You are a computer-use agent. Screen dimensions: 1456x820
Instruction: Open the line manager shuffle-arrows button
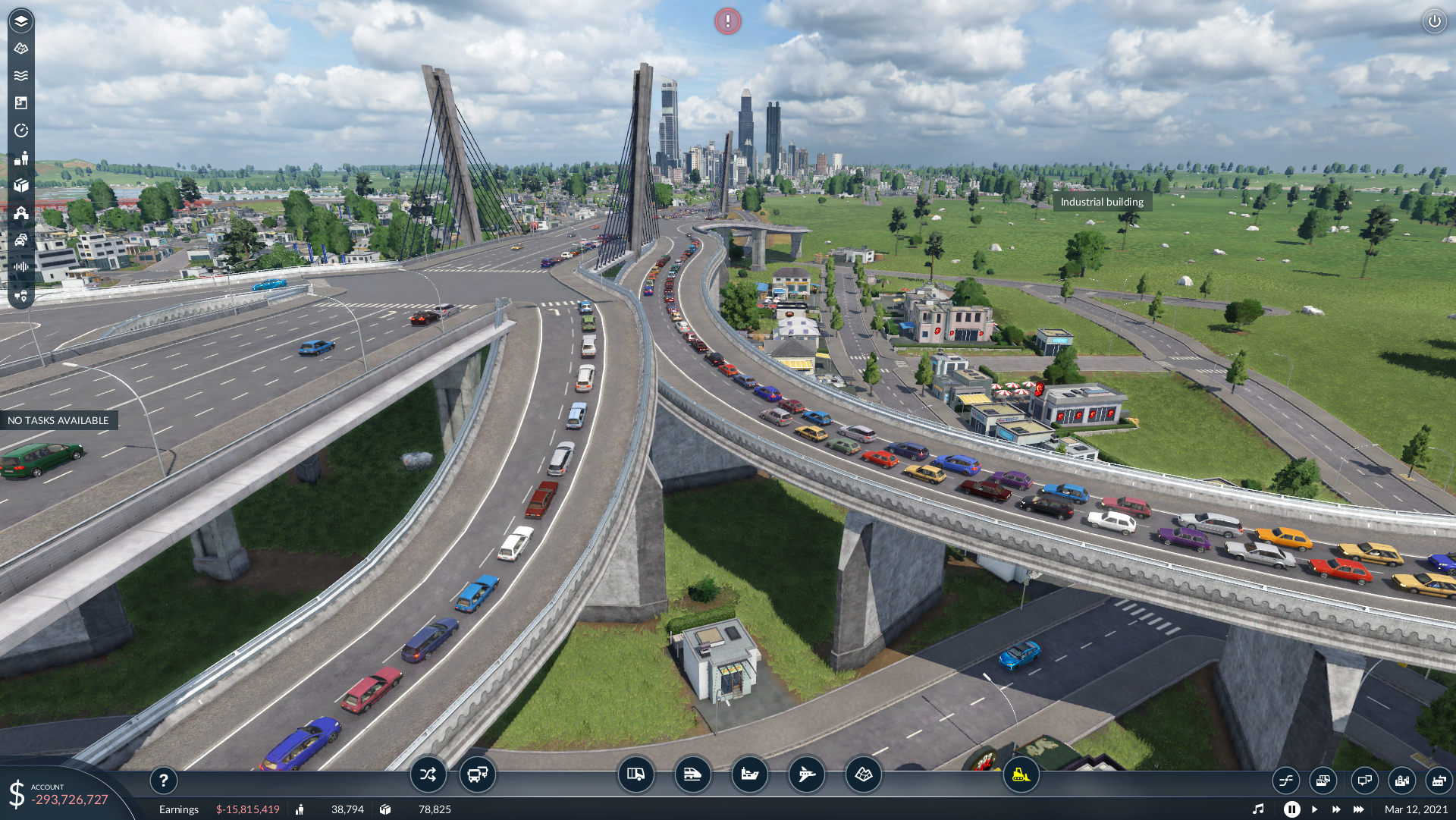click(x=428, y=774)
